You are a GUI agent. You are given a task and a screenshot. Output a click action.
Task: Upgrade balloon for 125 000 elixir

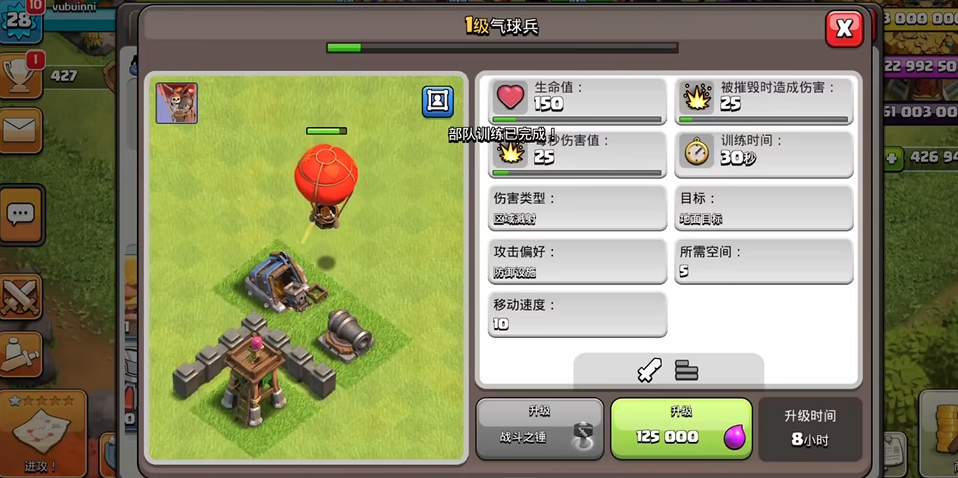681,429
